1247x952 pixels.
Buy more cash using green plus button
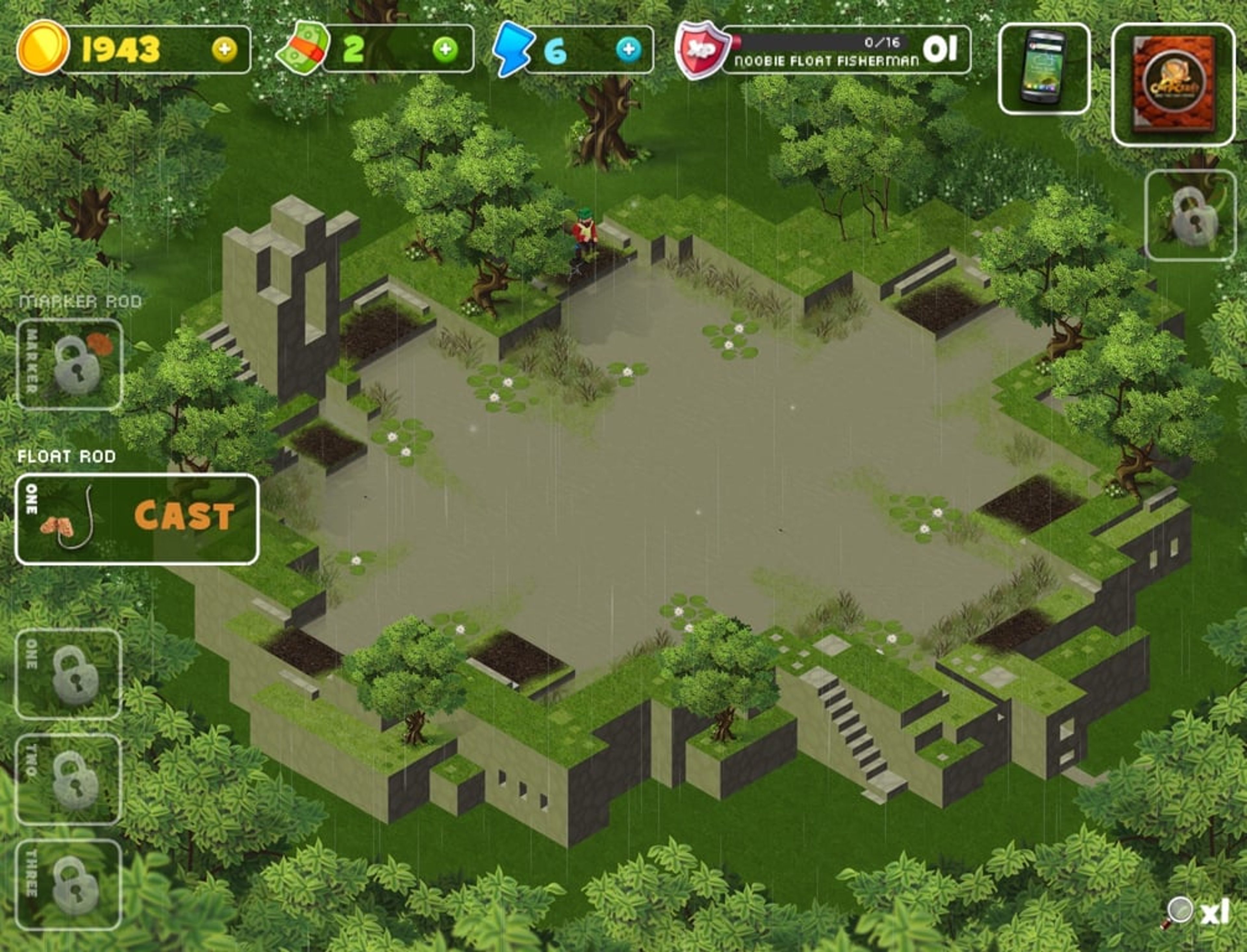[x=445, y=50]
